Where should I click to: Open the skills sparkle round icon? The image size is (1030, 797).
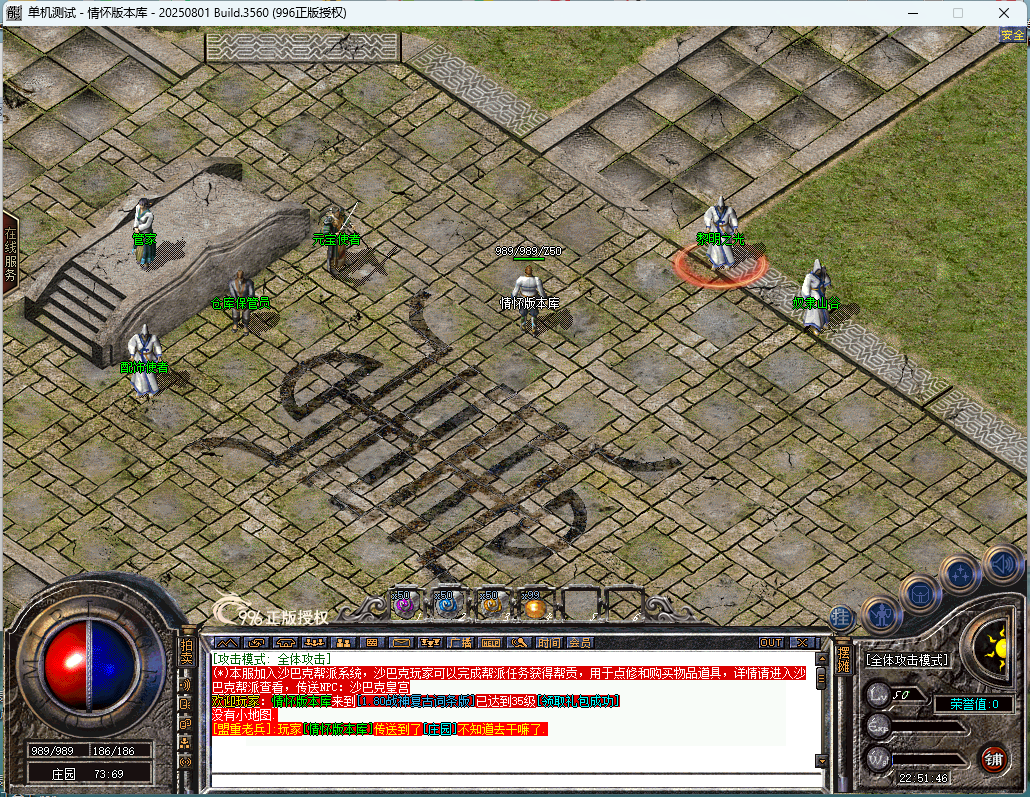(x=960, y=573)
